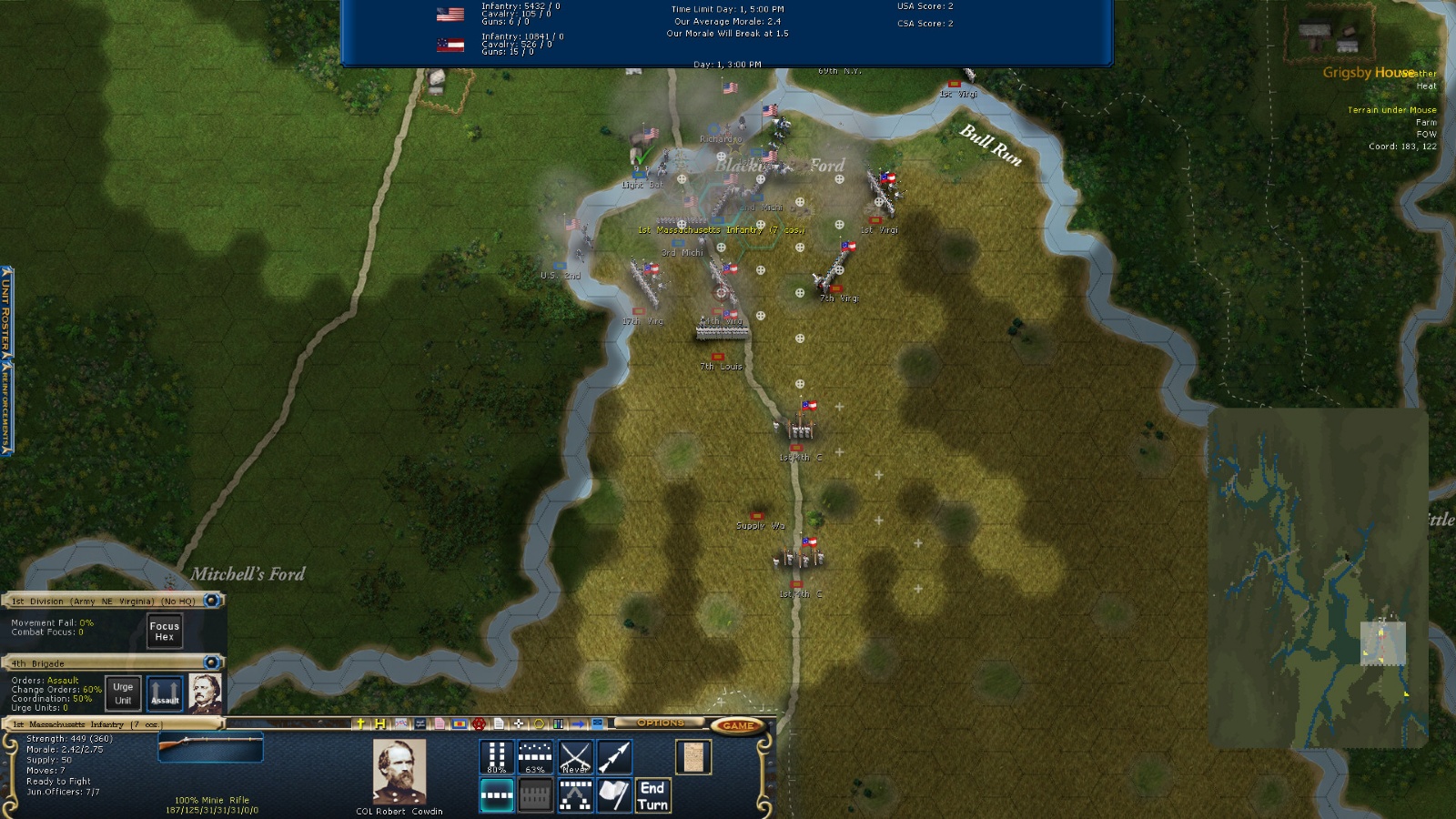Change the brigade Assault orders
The height and width of the screenshot is (819, 1456).
[x=165, y=693]
